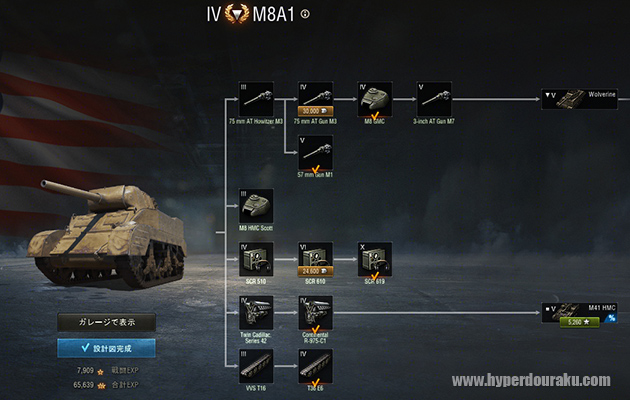Select the VVS T16 suspension module
This screenshot has width=630, height=400.
click(257, 366)
